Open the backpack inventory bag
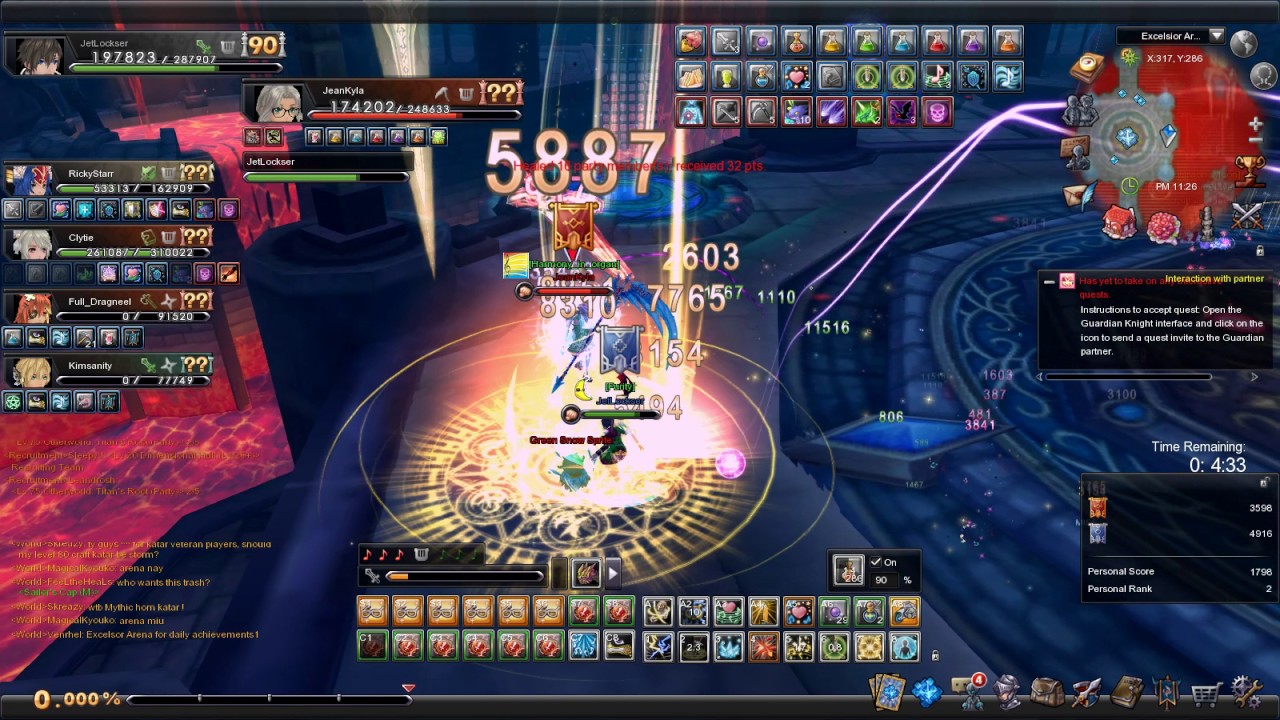Viewport: 1280px width, 720px height. click(1047, 691)
